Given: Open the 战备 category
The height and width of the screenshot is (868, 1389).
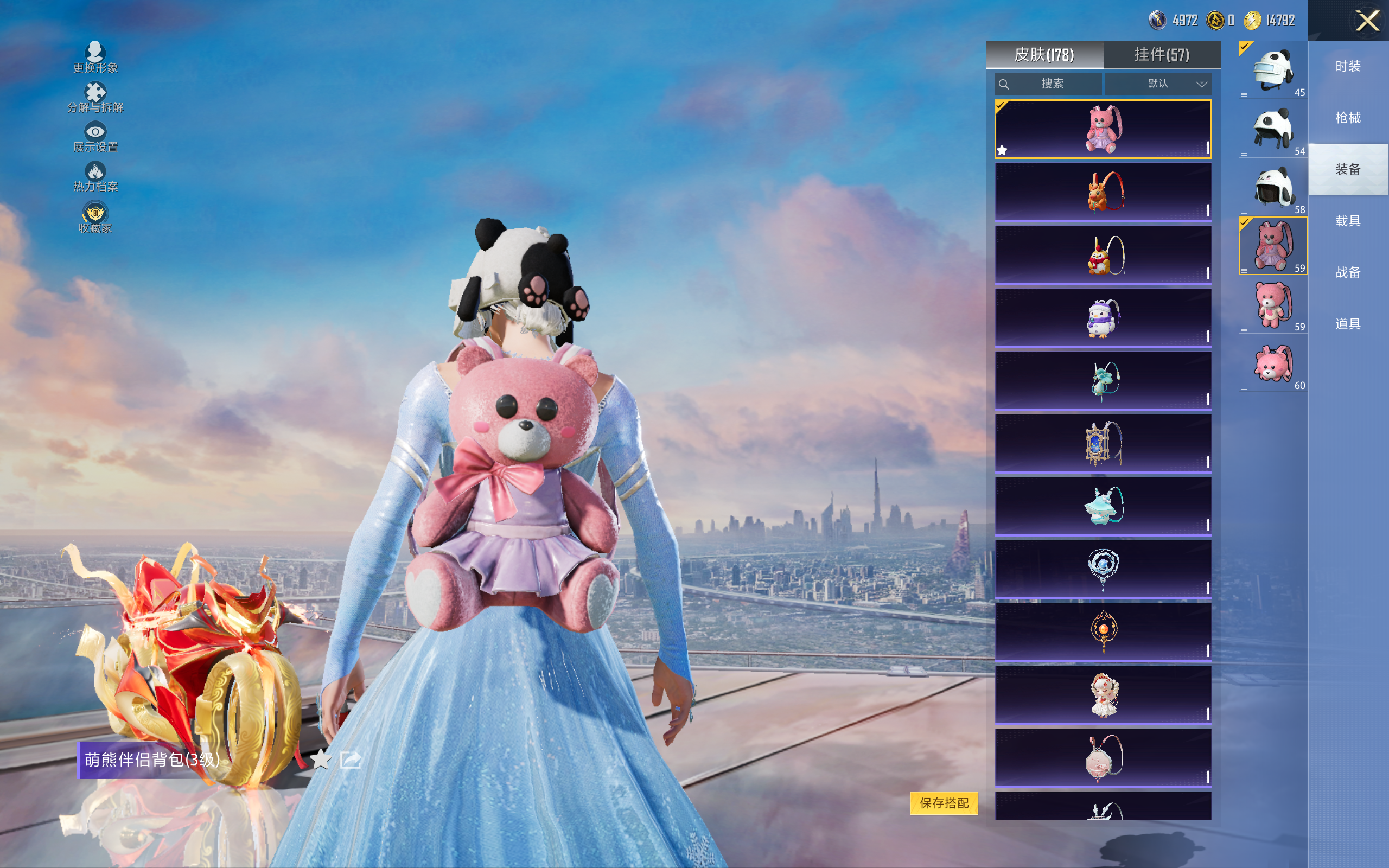Looking at the screenshot, I should [x=1348, y=272].
